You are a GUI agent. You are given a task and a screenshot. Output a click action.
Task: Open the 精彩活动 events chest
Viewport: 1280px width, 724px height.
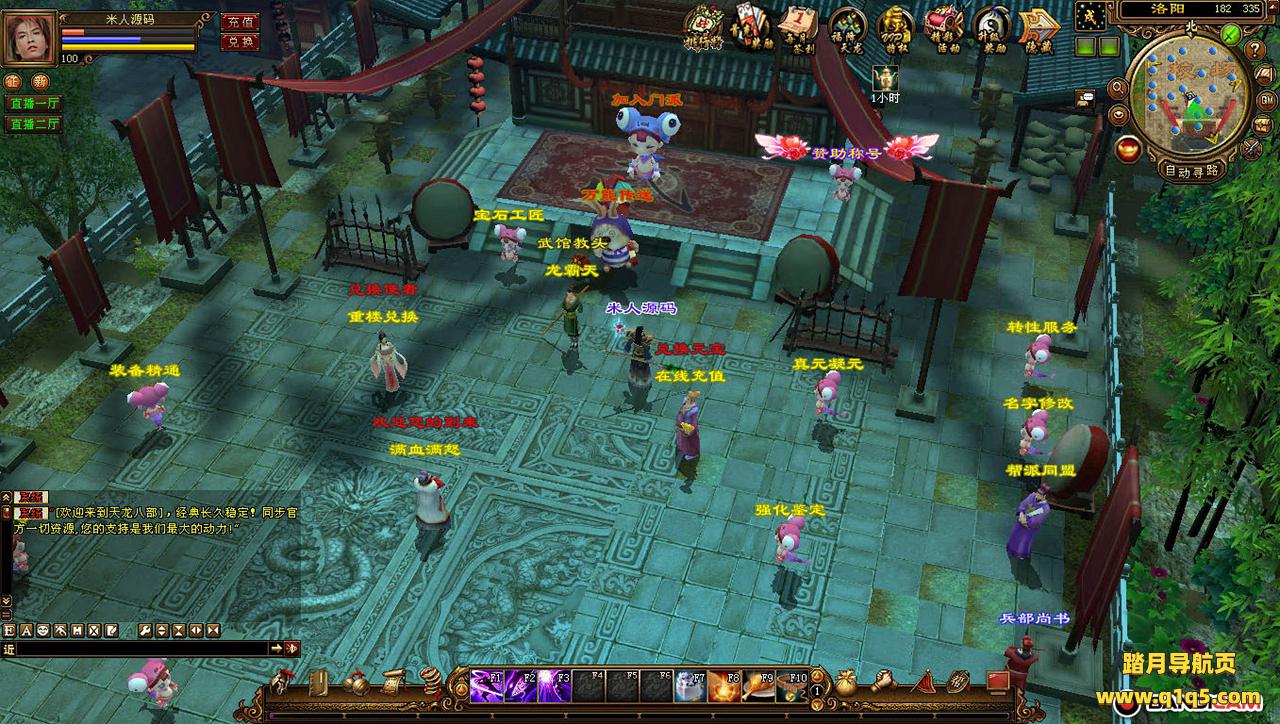942,27
